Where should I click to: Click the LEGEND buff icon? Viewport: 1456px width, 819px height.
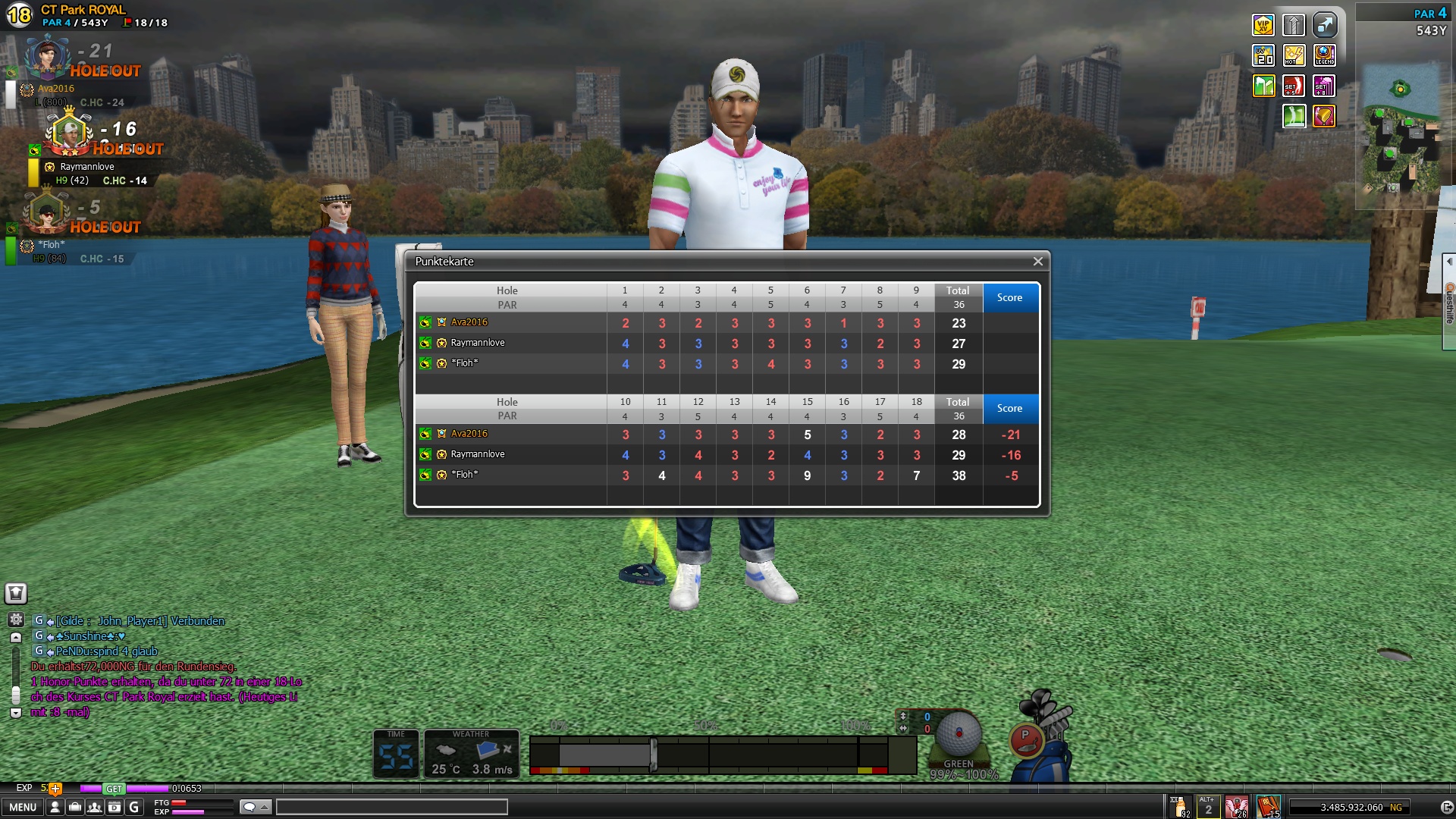tap(1325, 55)
